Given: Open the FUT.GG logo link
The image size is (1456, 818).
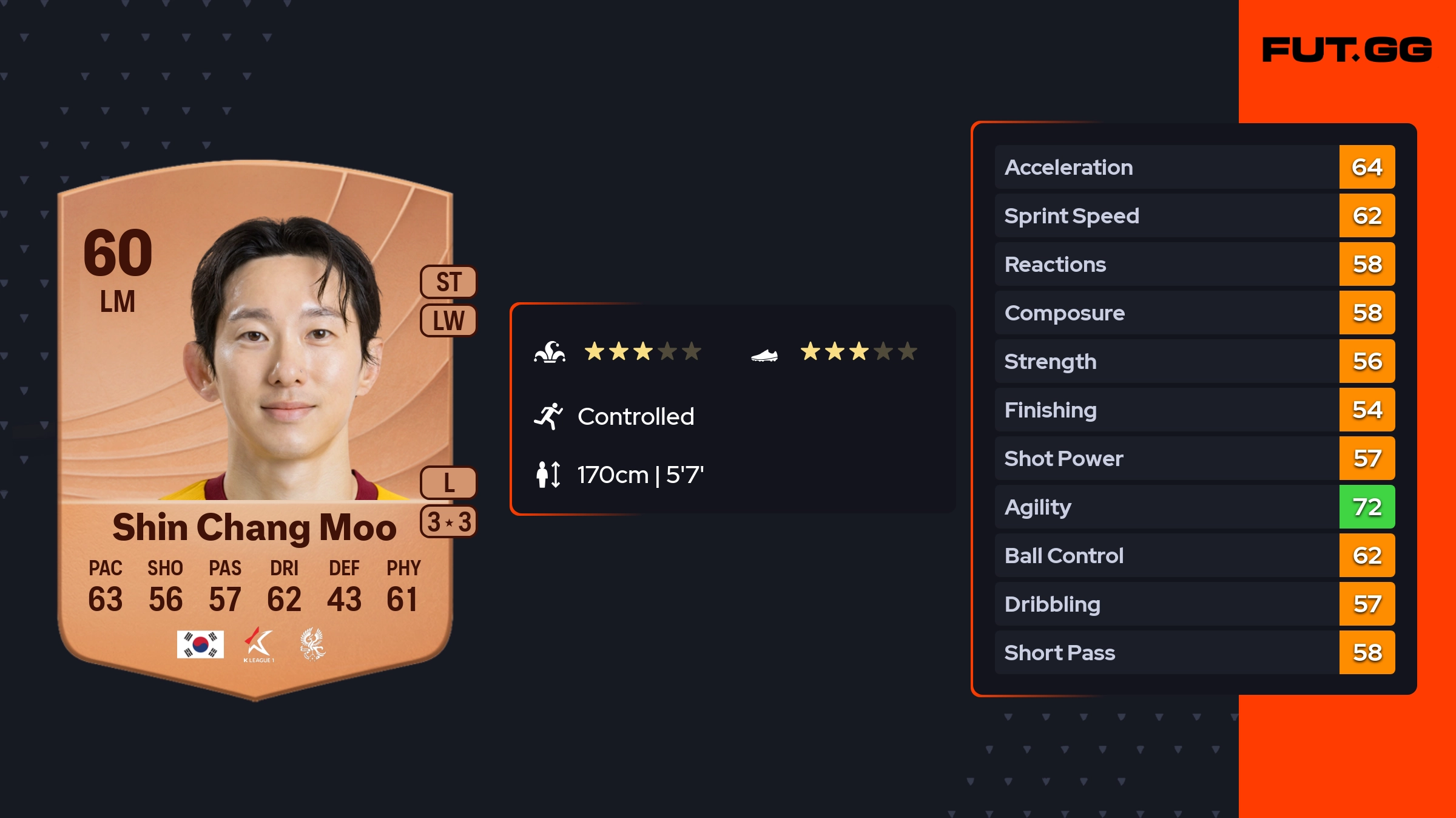Looking at the screenshot, I should (1347, 50).
